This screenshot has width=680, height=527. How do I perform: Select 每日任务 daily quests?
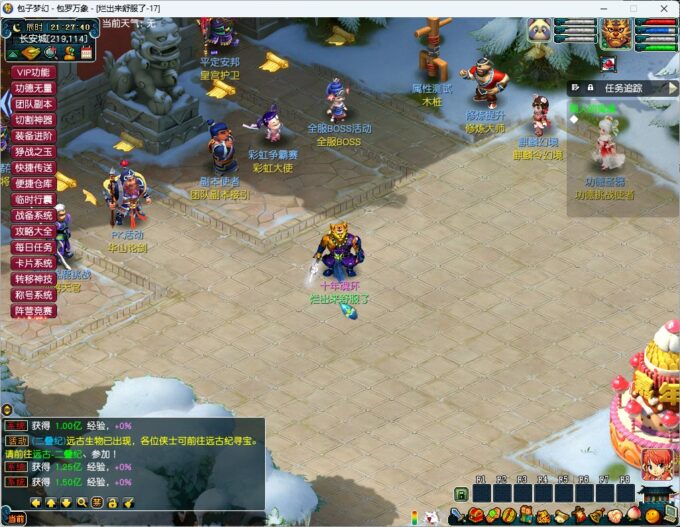point(32,247)
